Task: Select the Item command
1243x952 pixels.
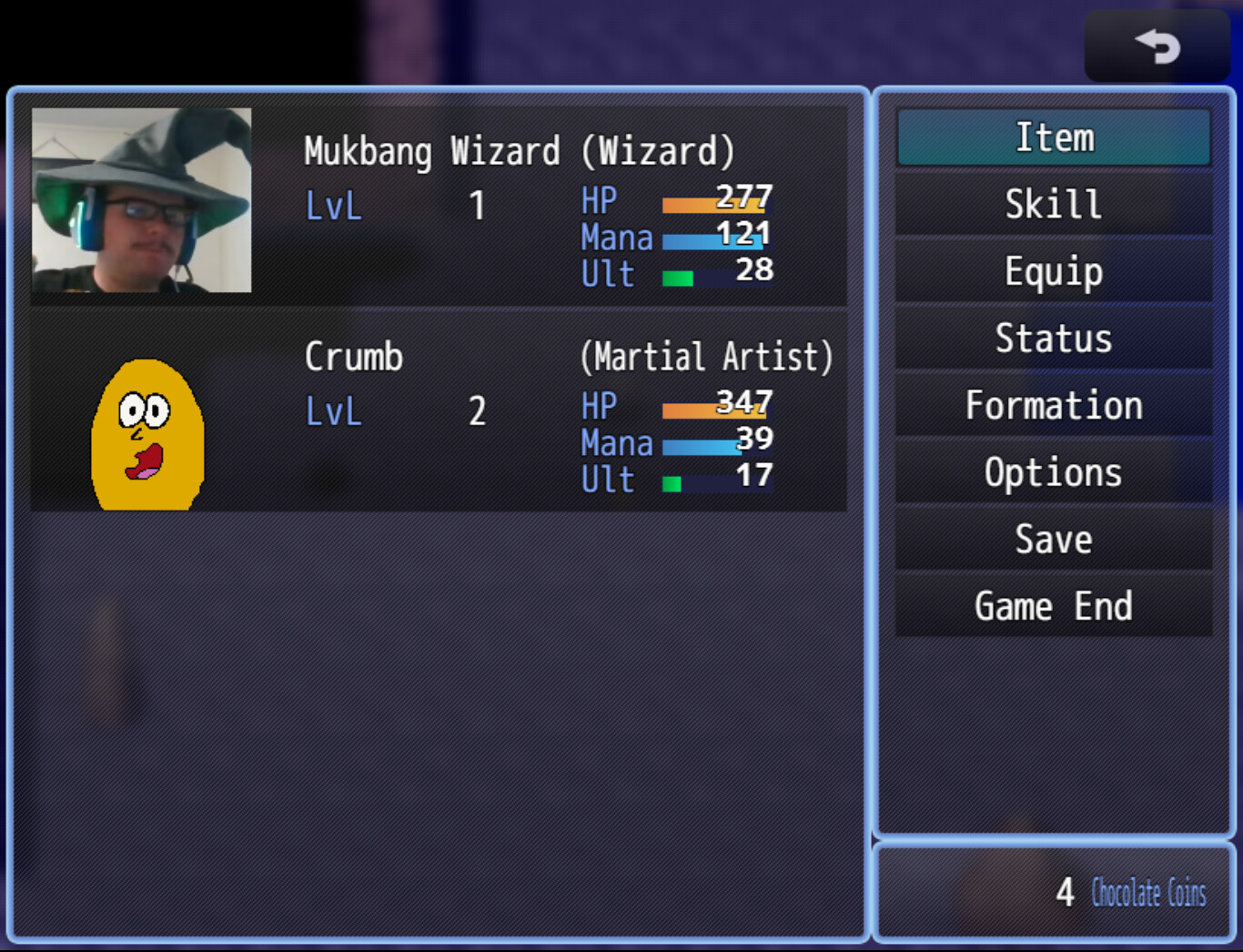Action: click(1053, 137)
